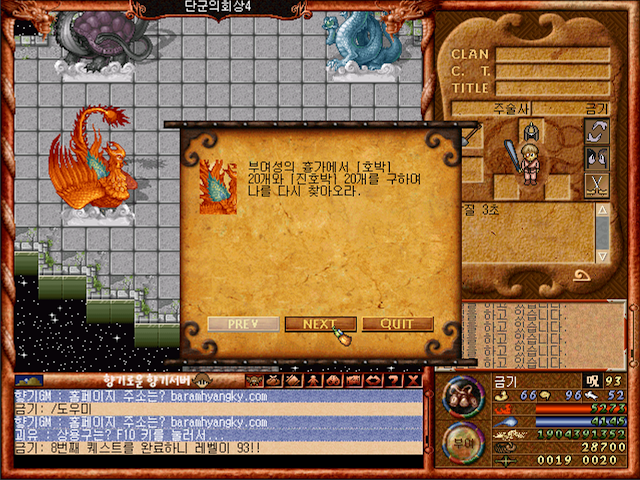Click the twin horns button beside character
Image resolution: width=640 pixels, height=480 pixels.
[596, 158]
